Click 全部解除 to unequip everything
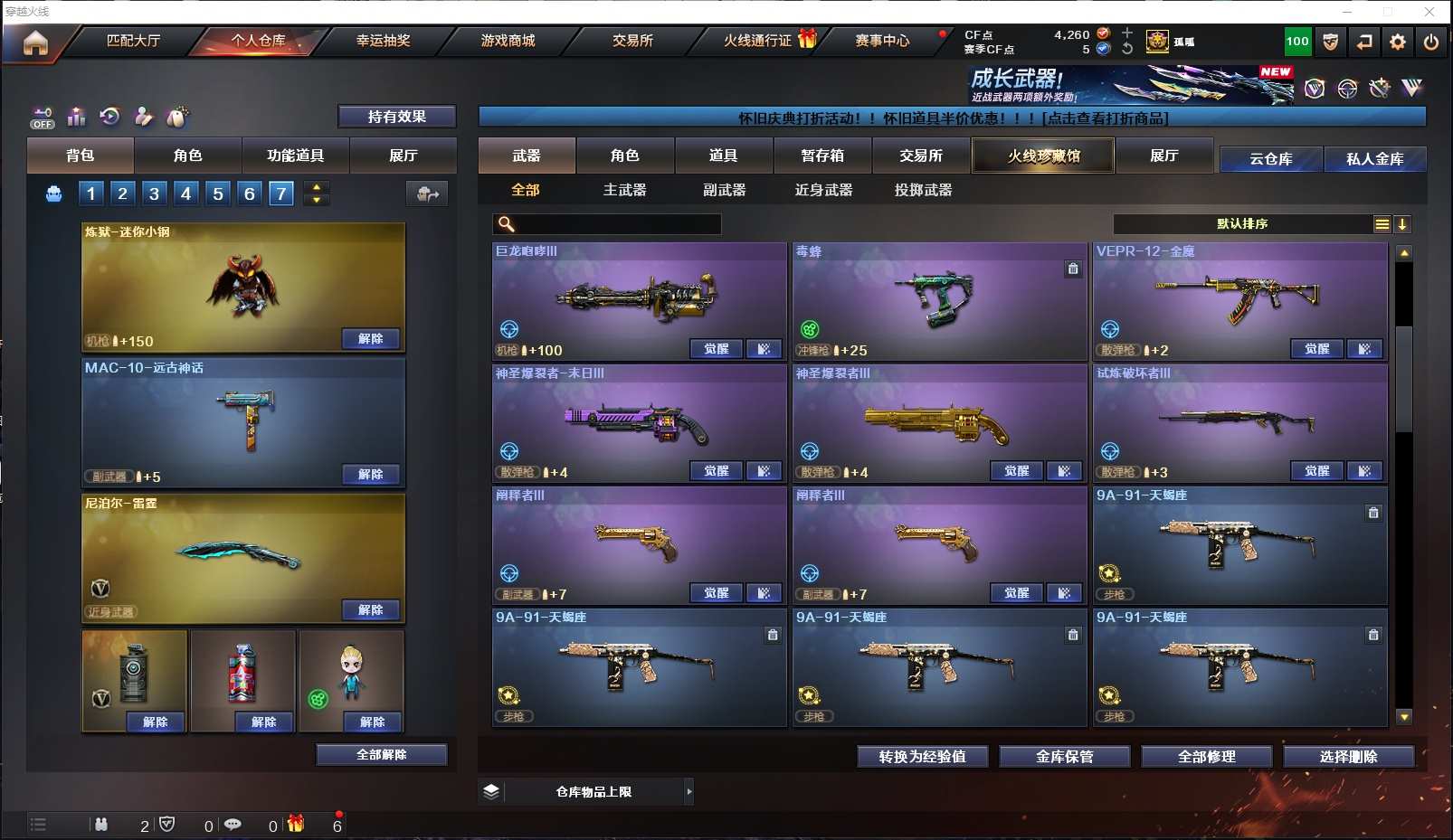Screen dimensions: 1453x840 click(x=381, y=754)
